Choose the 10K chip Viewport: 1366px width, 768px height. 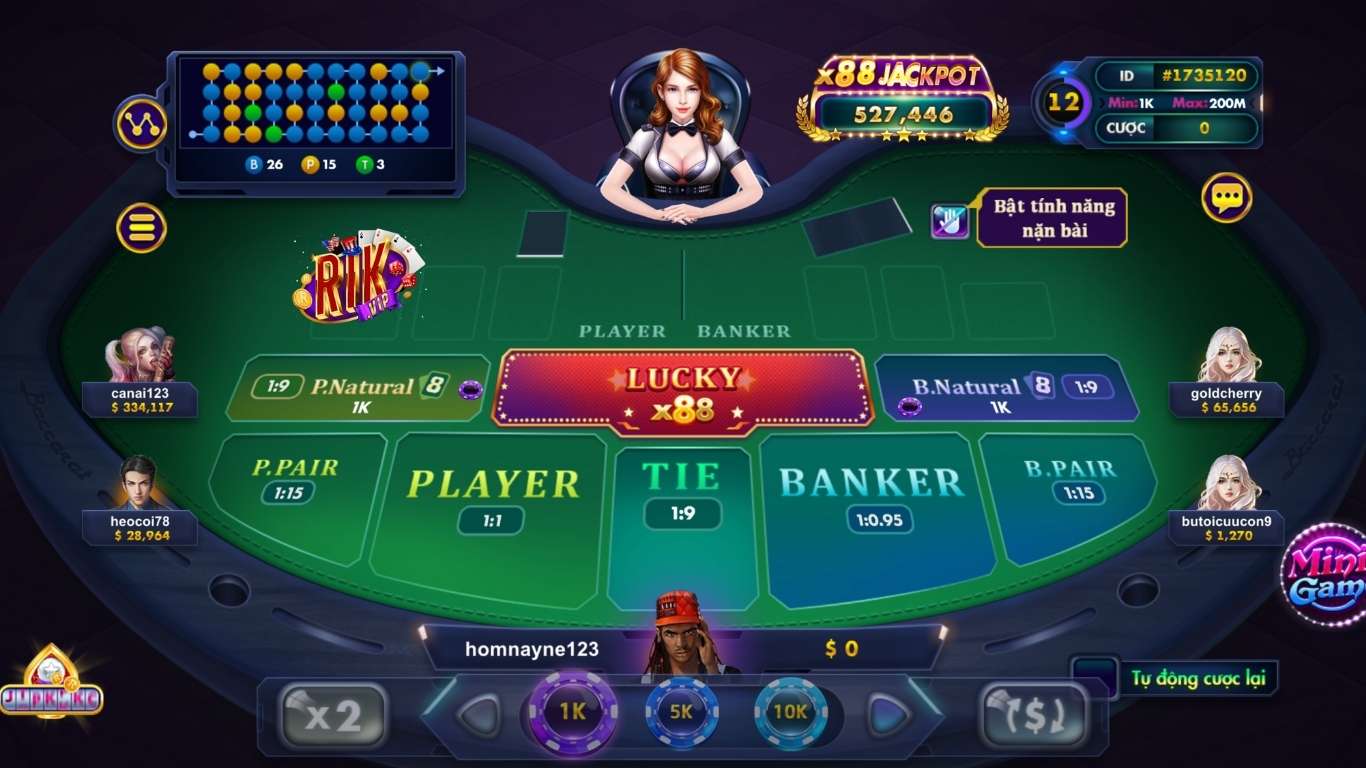pos(790,712)
